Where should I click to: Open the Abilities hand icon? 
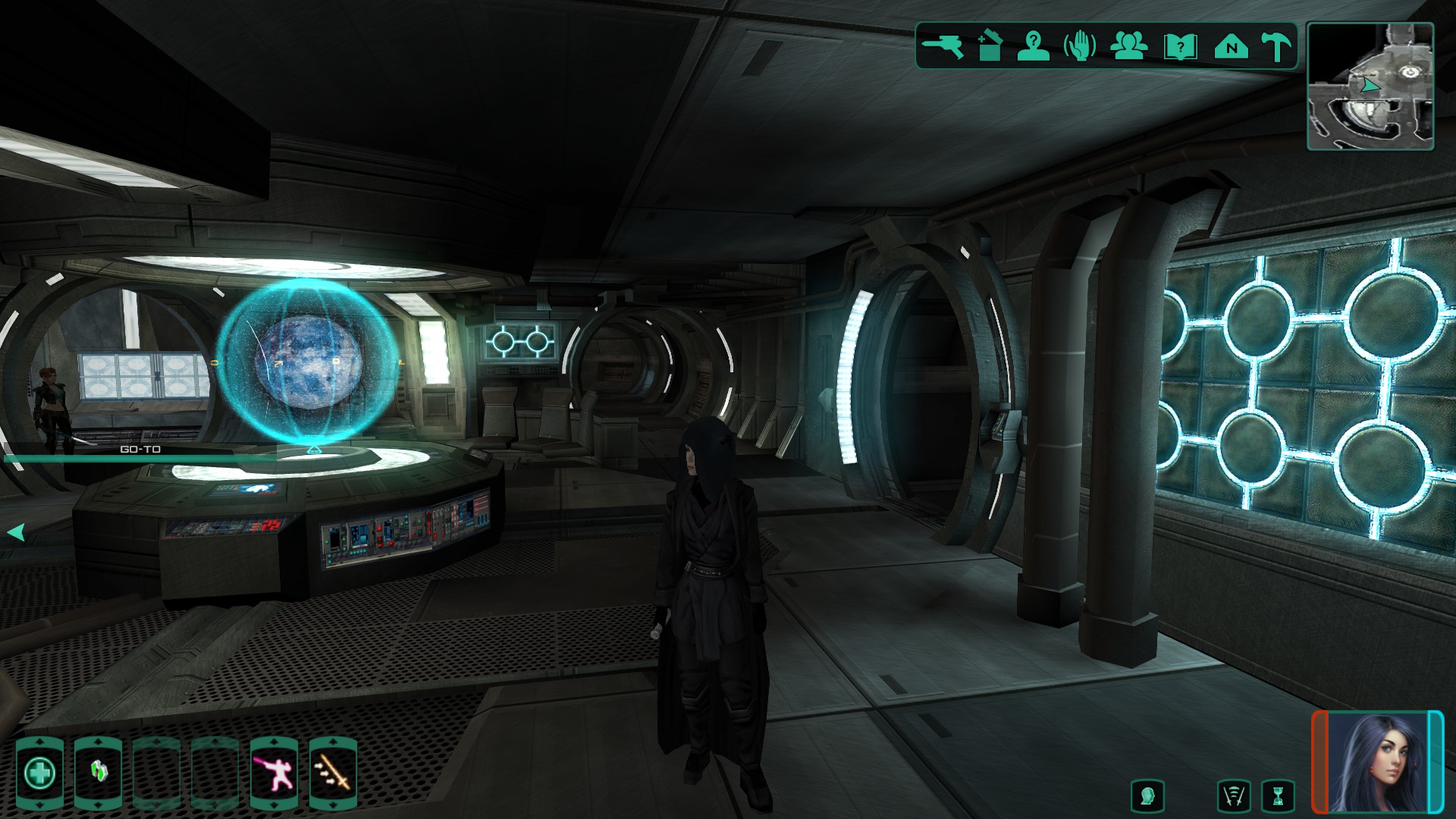point(1080,46)
